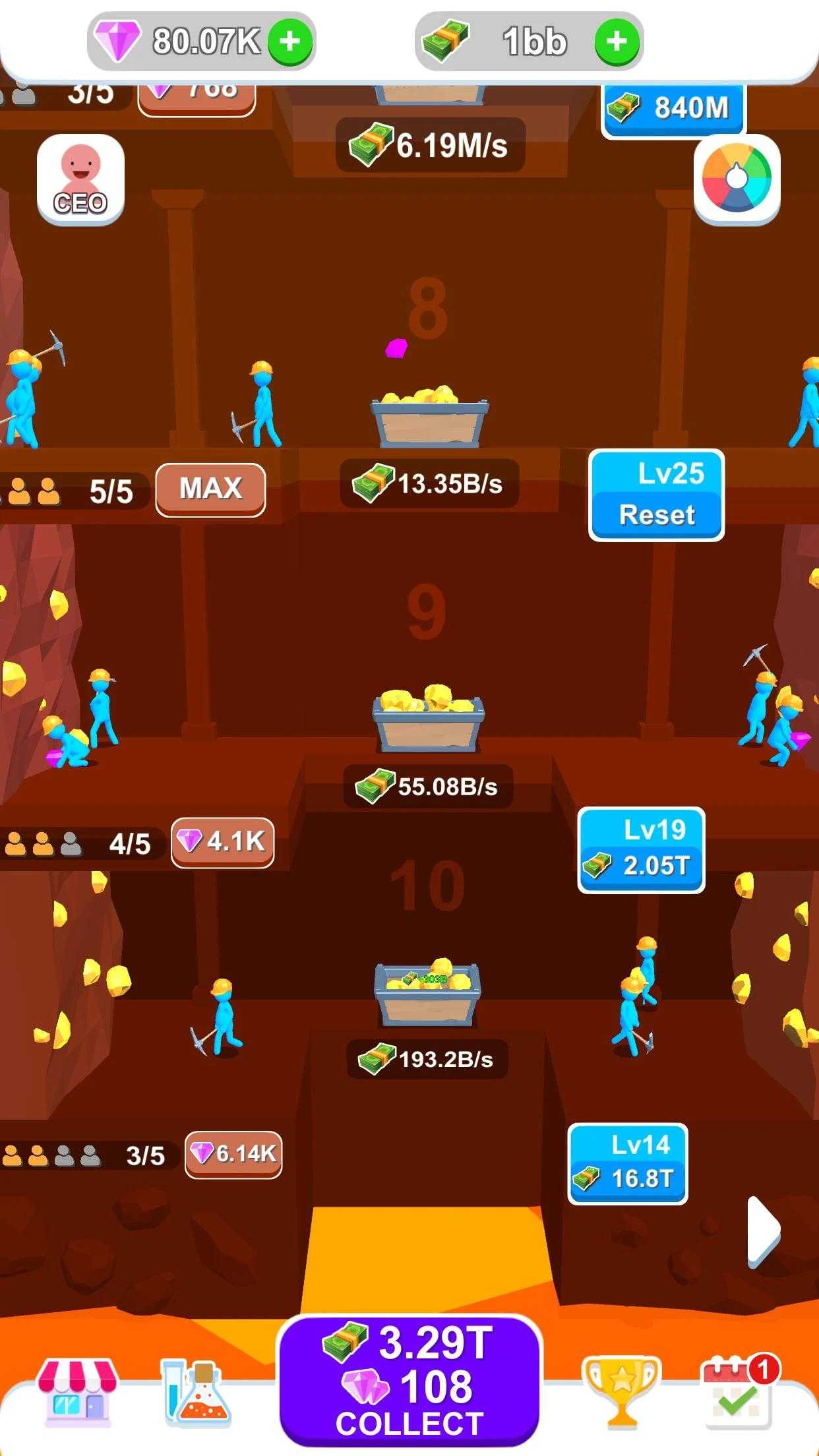Open the CEO panel
Screen dimensions: 819x1456
pyautogui.click(x=80, y=179)
